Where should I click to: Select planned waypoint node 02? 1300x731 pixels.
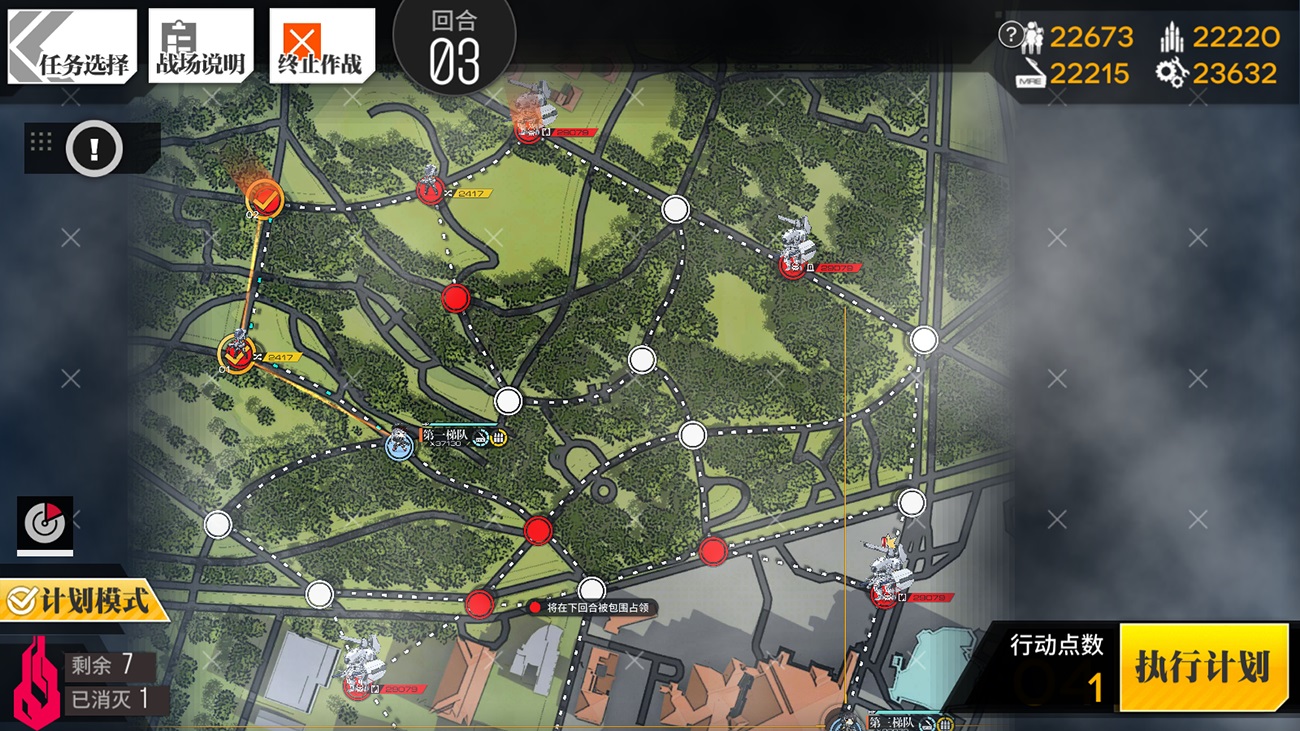tap(264, 197)
